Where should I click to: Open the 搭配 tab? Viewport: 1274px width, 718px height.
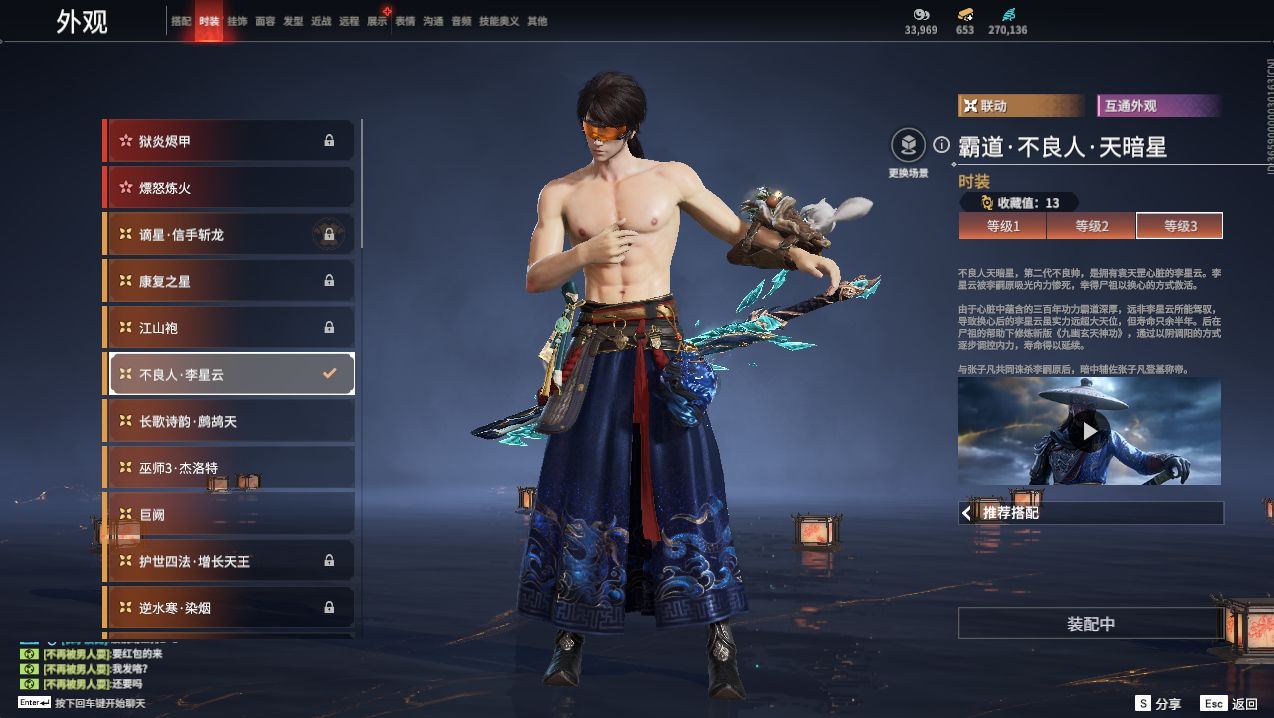pyautogui.click(x=181, y=21)
